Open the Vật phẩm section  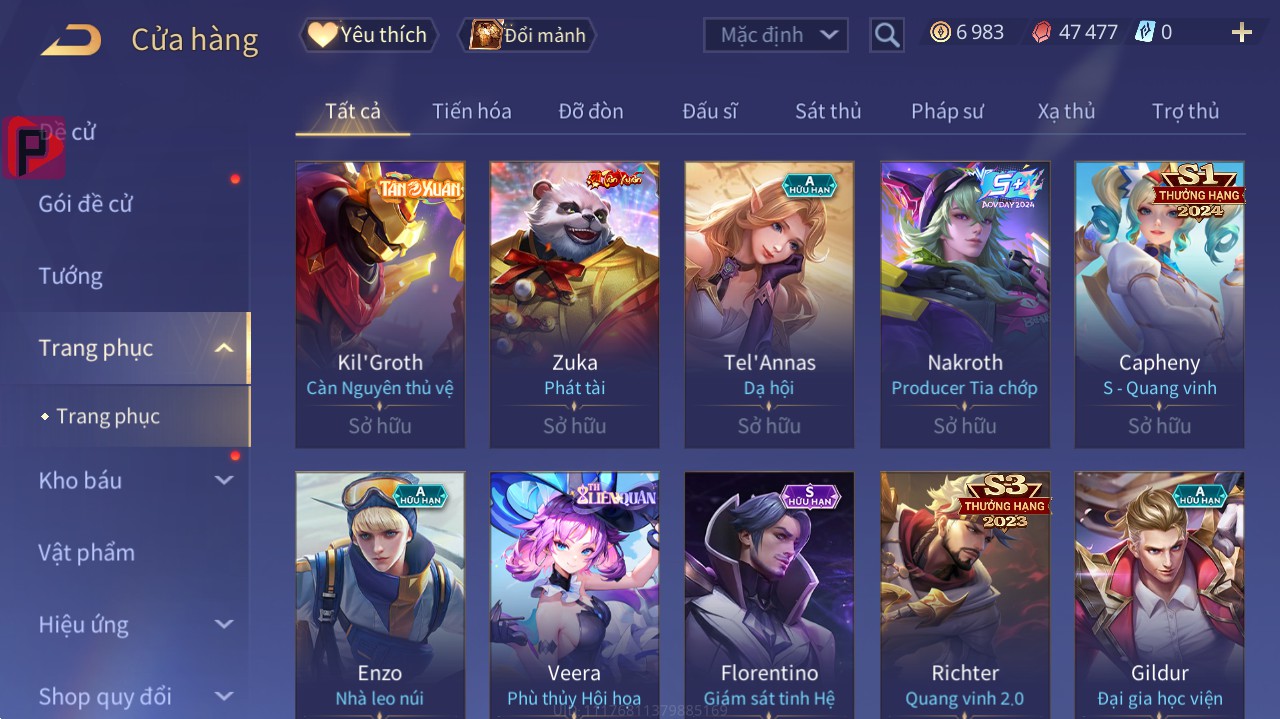pyautogui.click(x=86, y=553)
